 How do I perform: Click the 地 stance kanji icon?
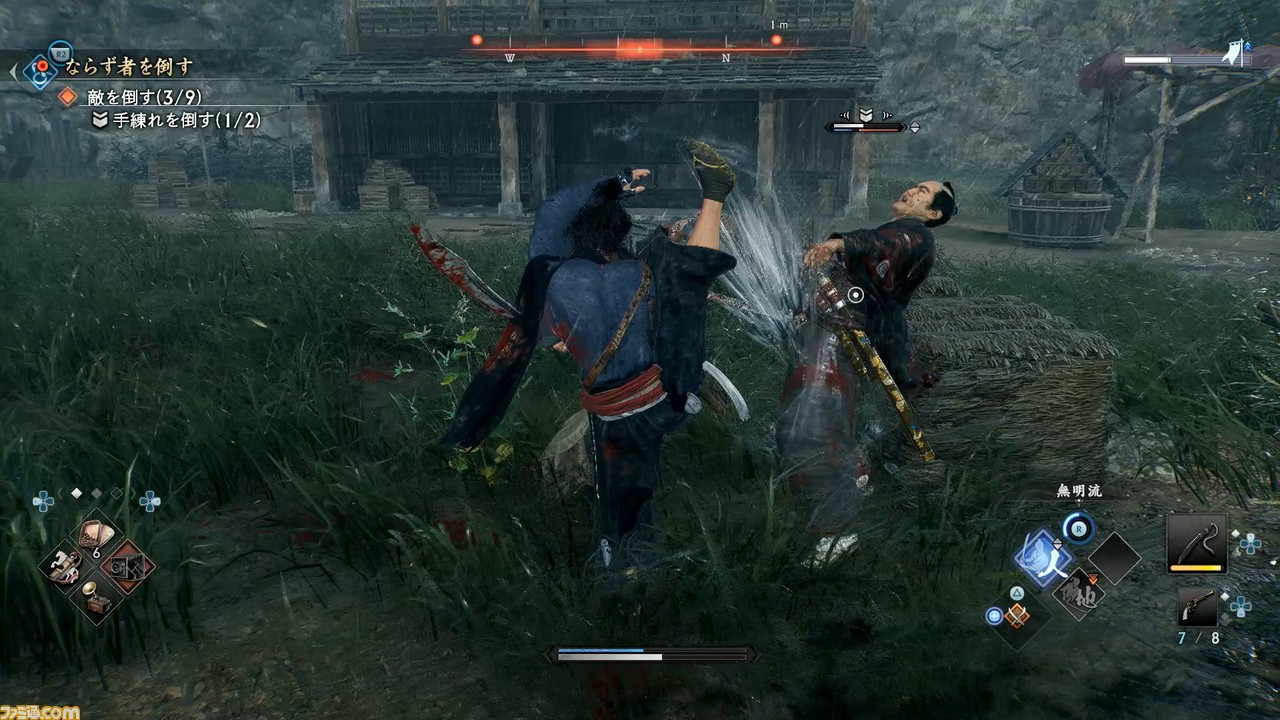1077,594
